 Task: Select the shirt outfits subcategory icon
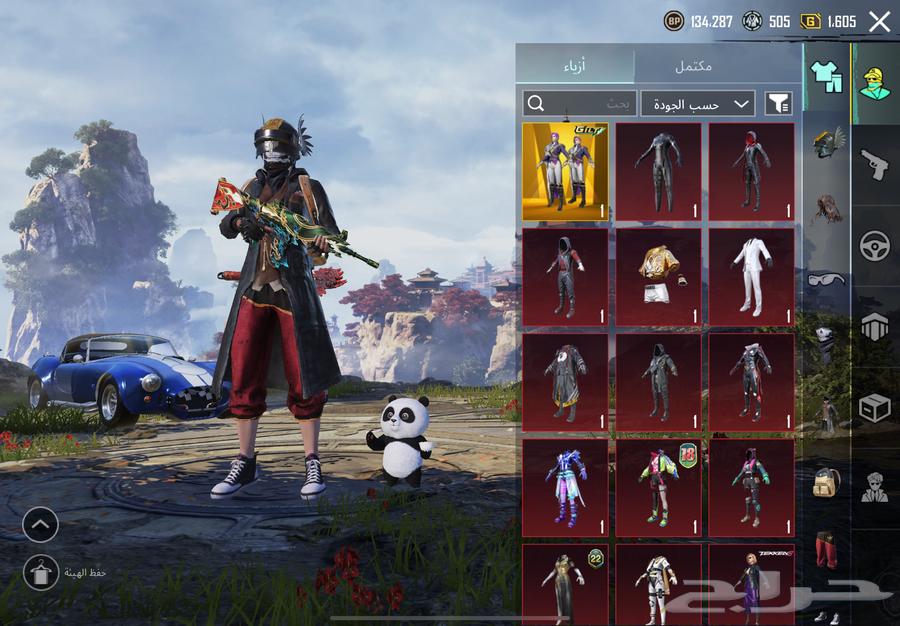point(826,73)
